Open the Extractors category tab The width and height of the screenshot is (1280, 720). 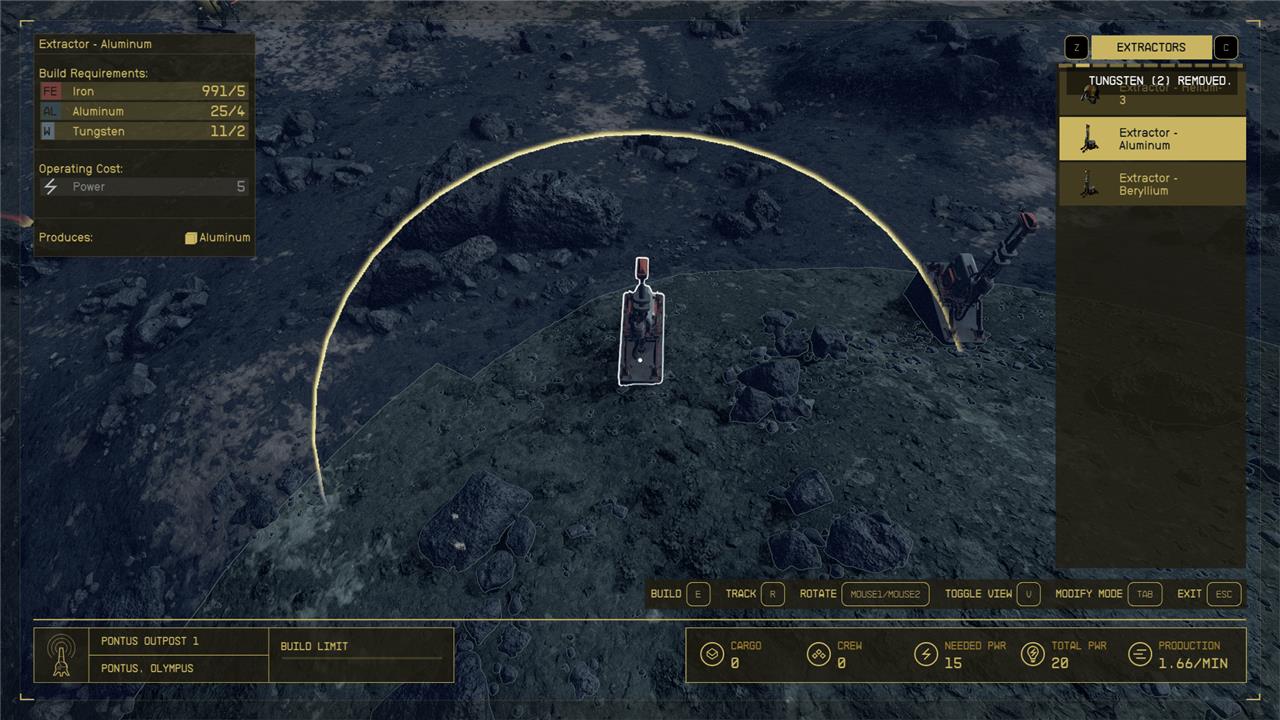[x=1151, y=47]
